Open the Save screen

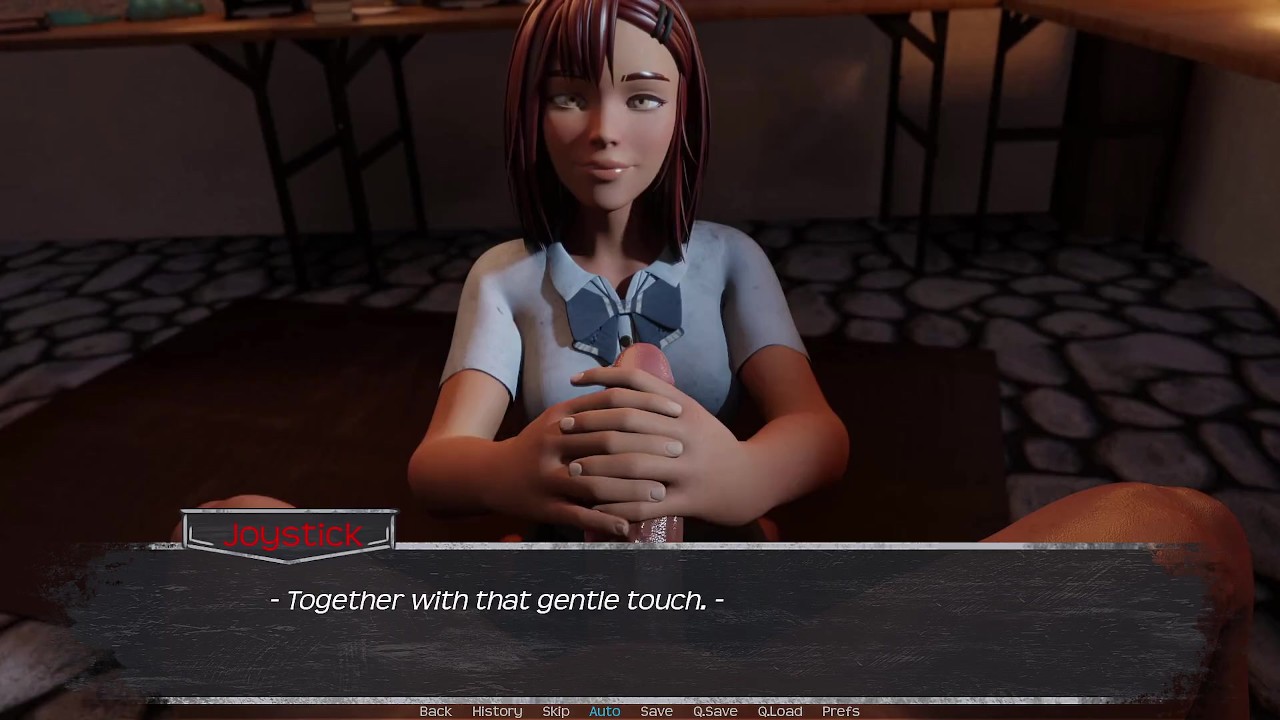pos(656,711)
